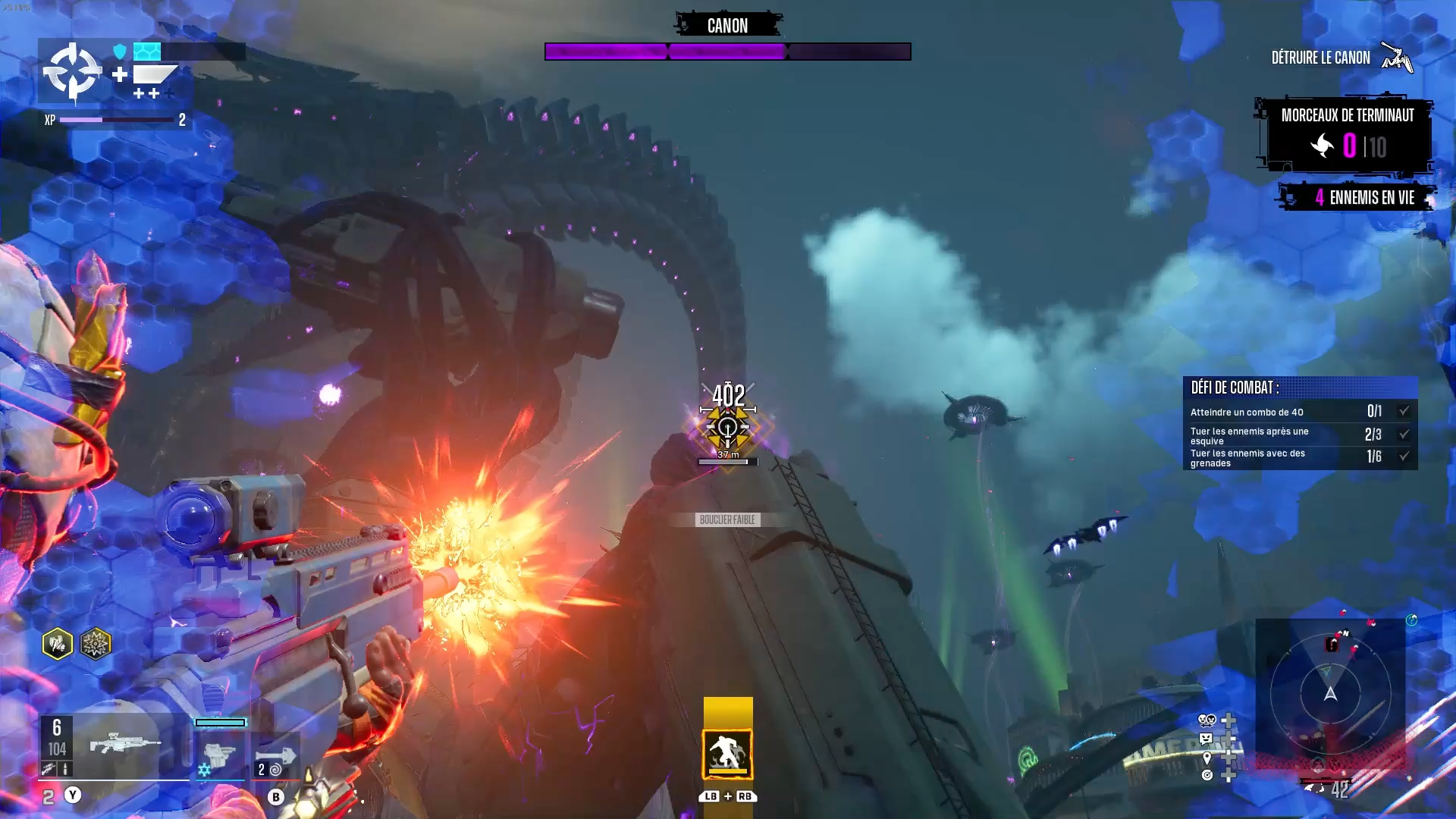
Task: Click the crosshair character emblem
Action: click(72, 71)
